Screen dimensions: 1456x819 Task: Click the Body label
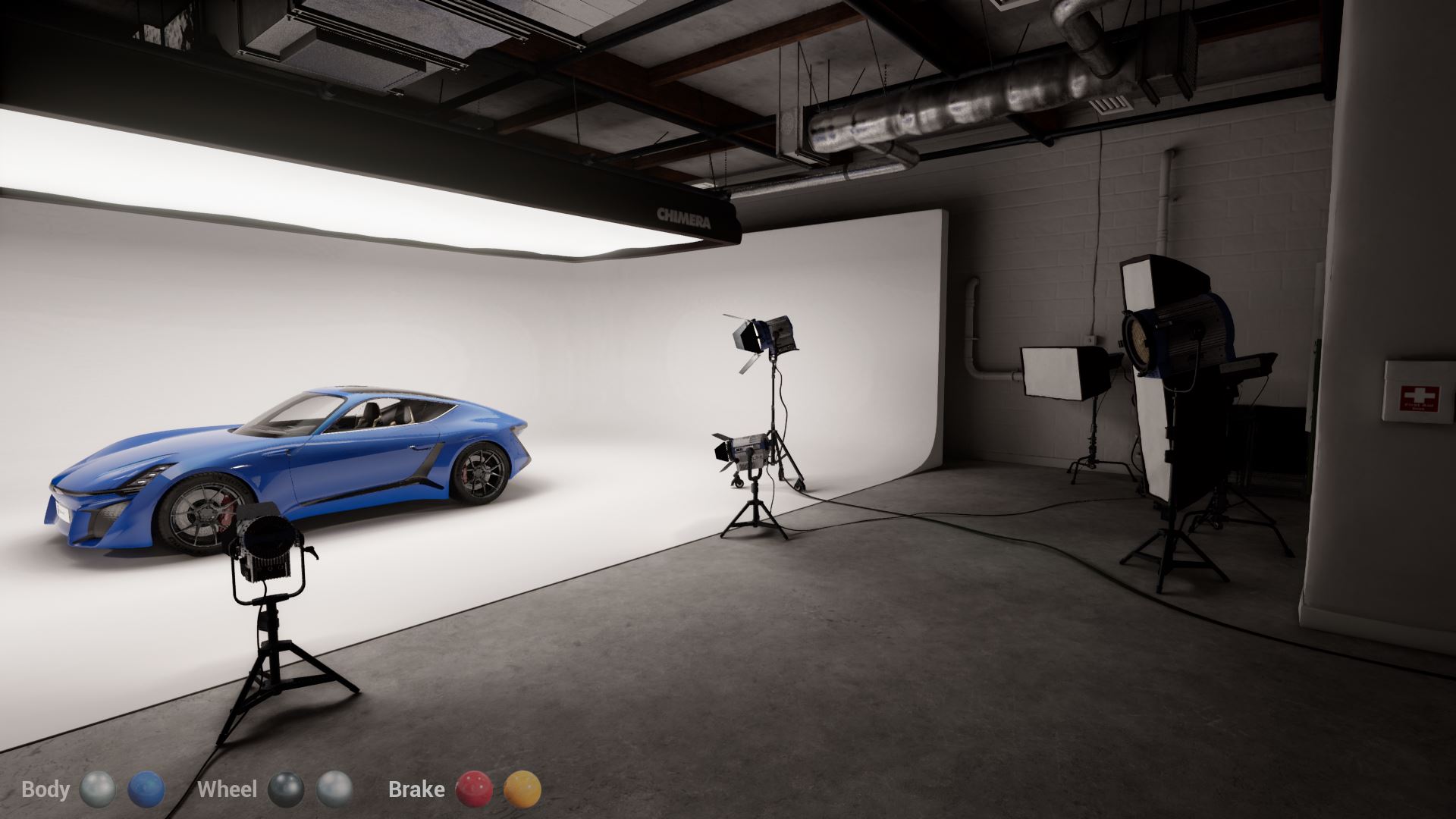click(45, 789)
